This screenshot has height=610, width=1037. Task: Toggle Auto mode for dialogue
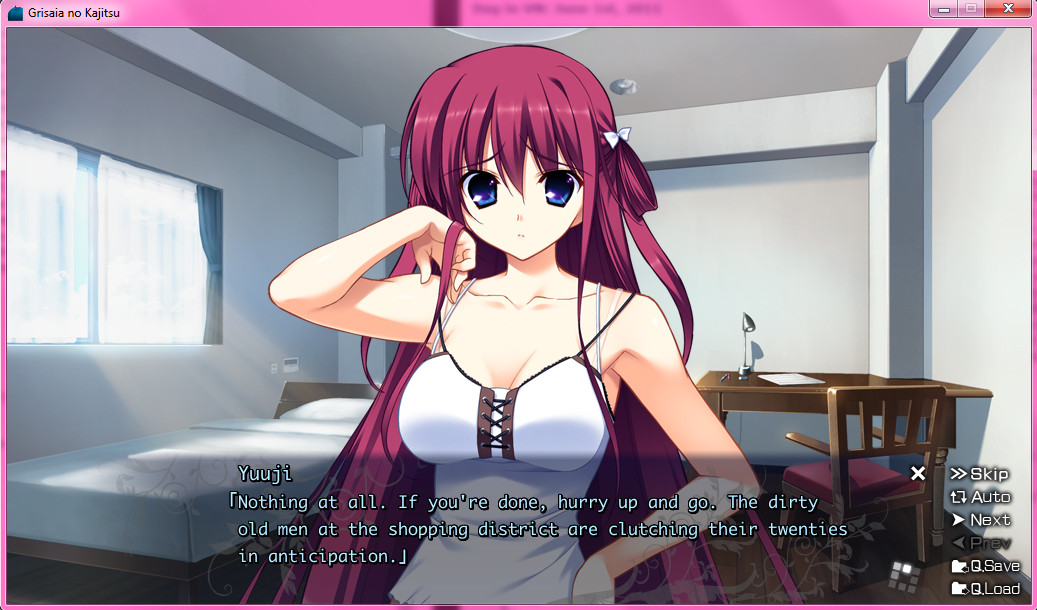pyautogui.click(x=980, y=497)
